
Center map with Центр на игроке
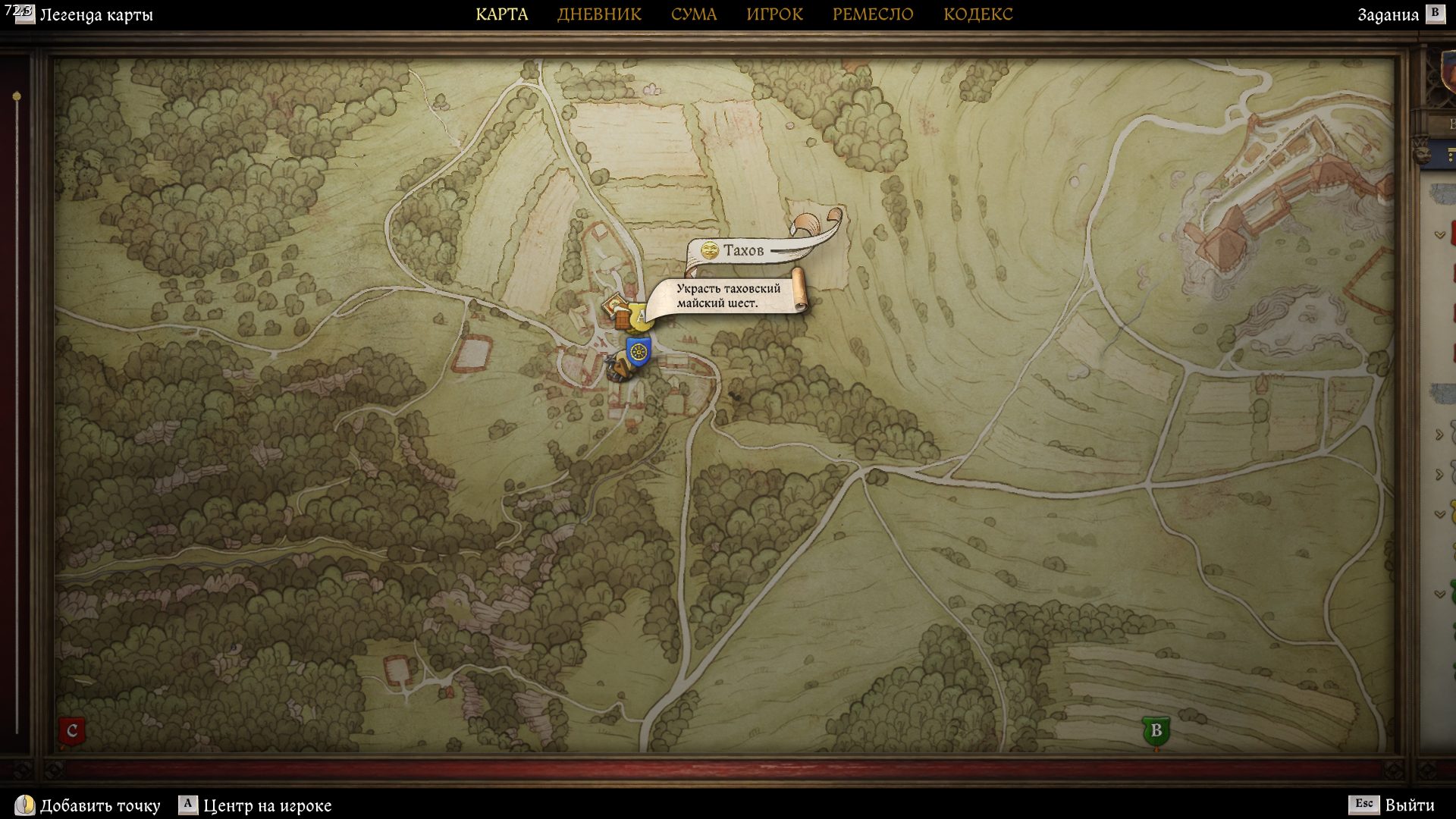(267, 805)
